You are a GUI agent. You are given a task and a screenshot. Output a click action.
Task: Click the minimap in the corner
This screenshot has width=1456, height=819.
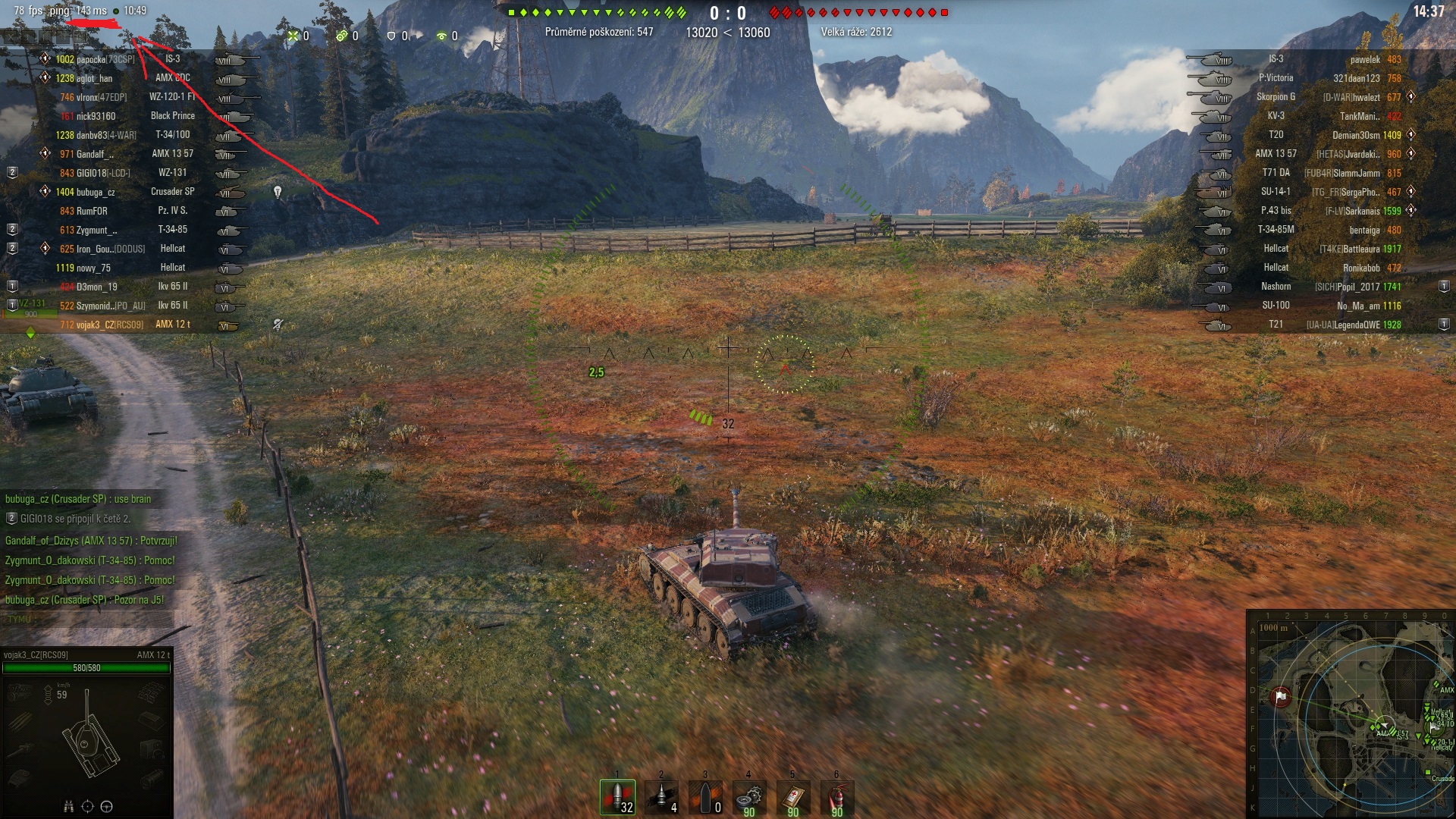click(1350, 714)
